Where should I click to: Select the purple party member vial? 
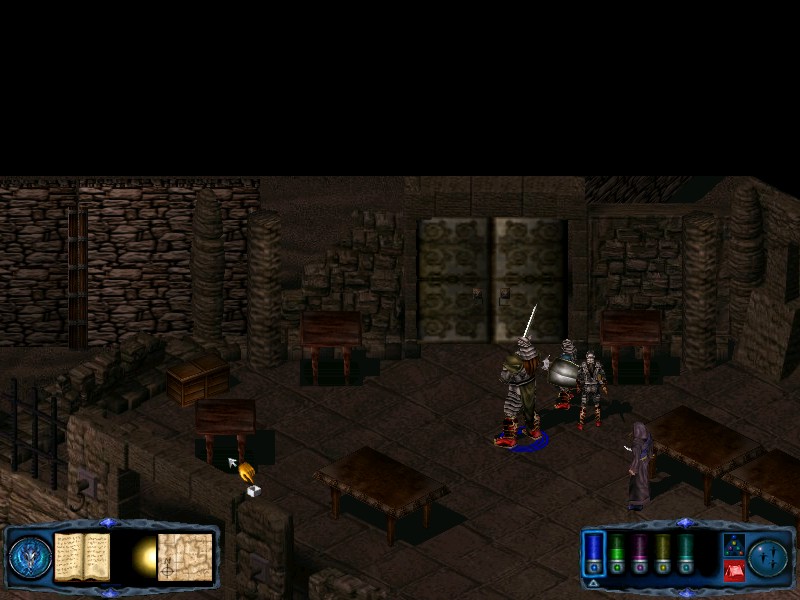(x=641, y=552)
